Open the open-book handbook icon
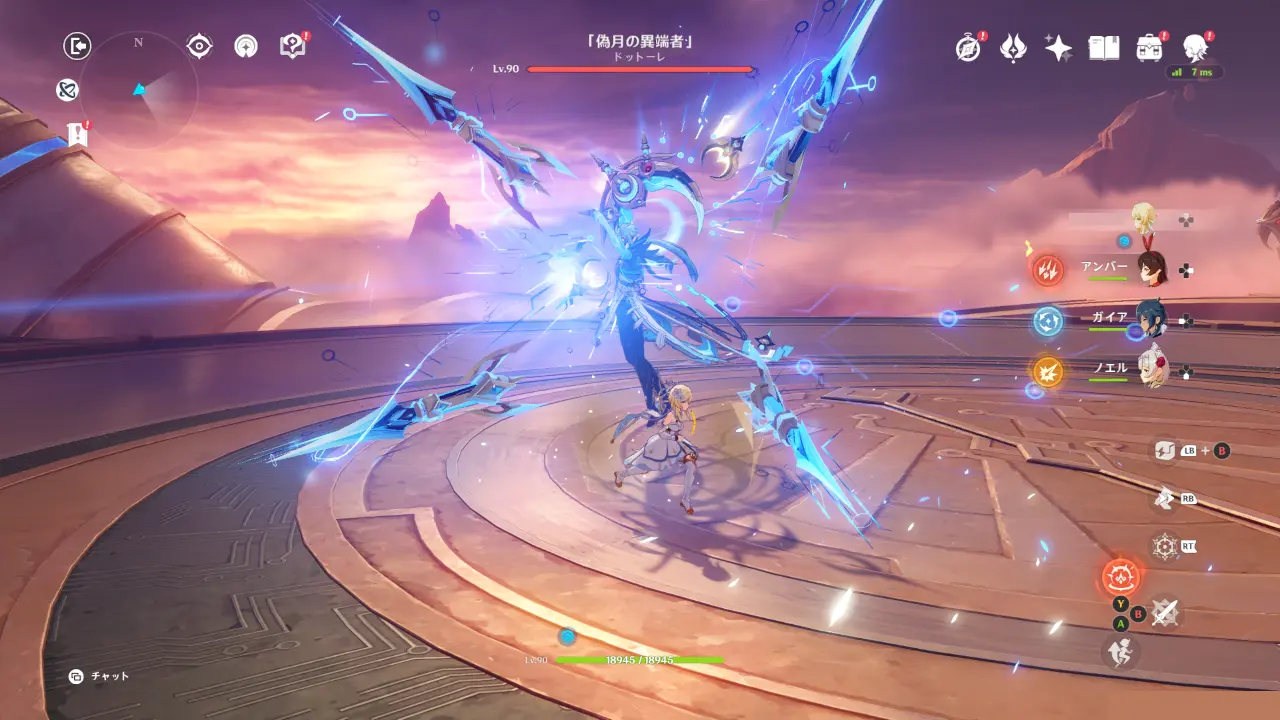The image size is (1280, 720). point(1103,48)
